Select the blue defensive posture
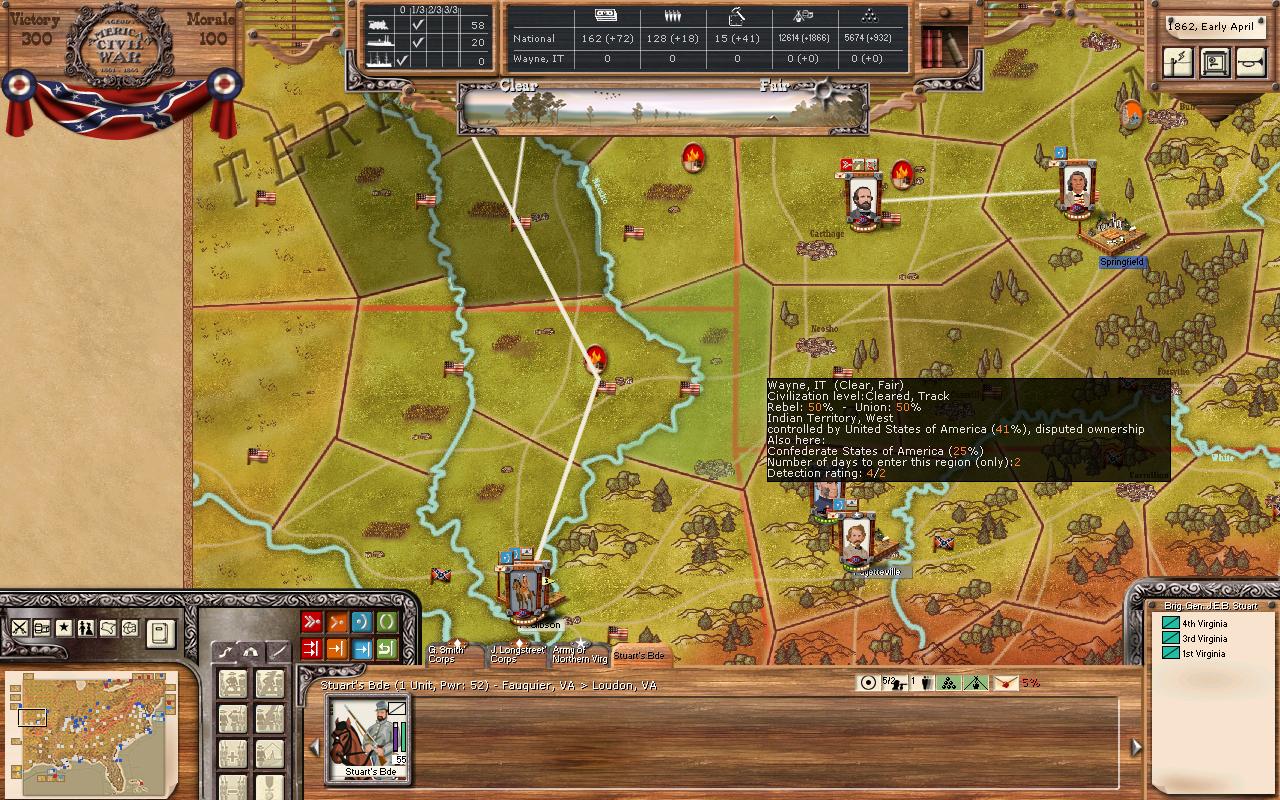 (x=361, y=622)
